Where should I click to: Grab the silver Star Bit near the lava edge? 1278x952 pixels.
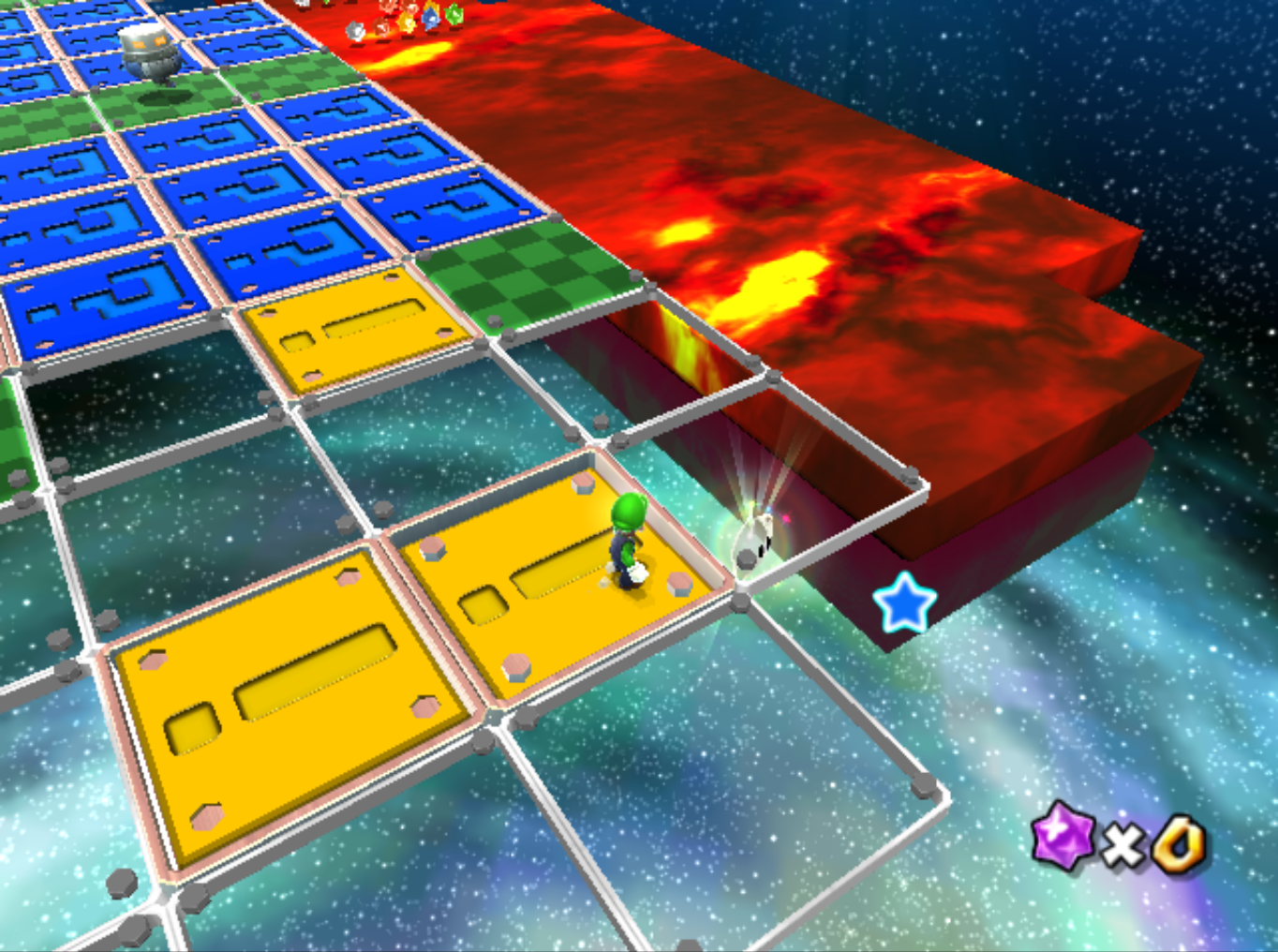pos(356,31)
